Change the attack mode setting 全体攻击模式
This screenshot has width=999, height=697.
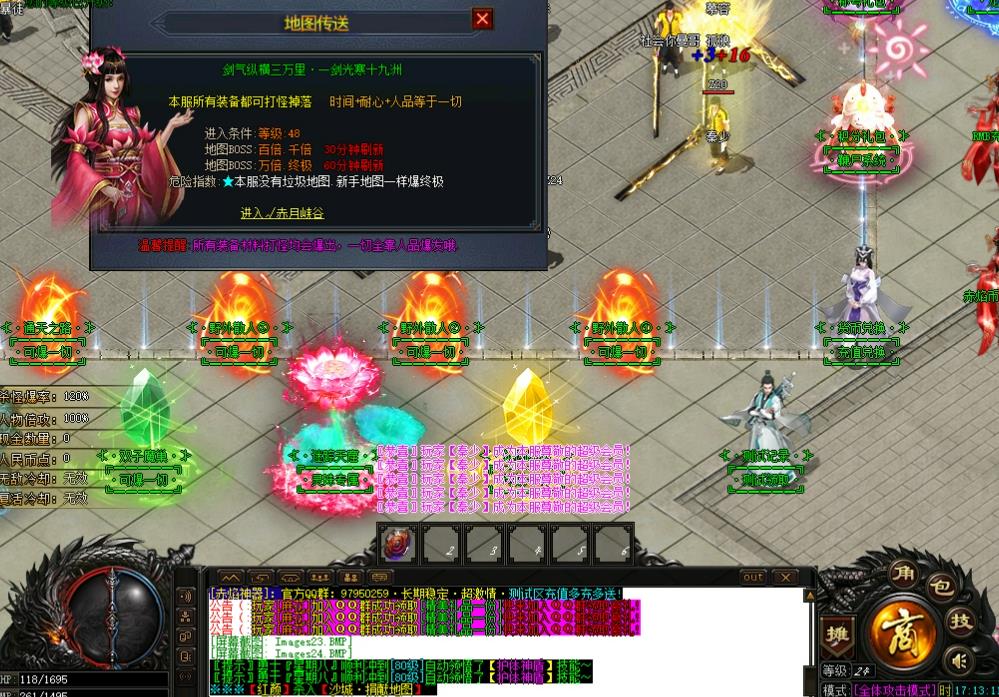893,690
